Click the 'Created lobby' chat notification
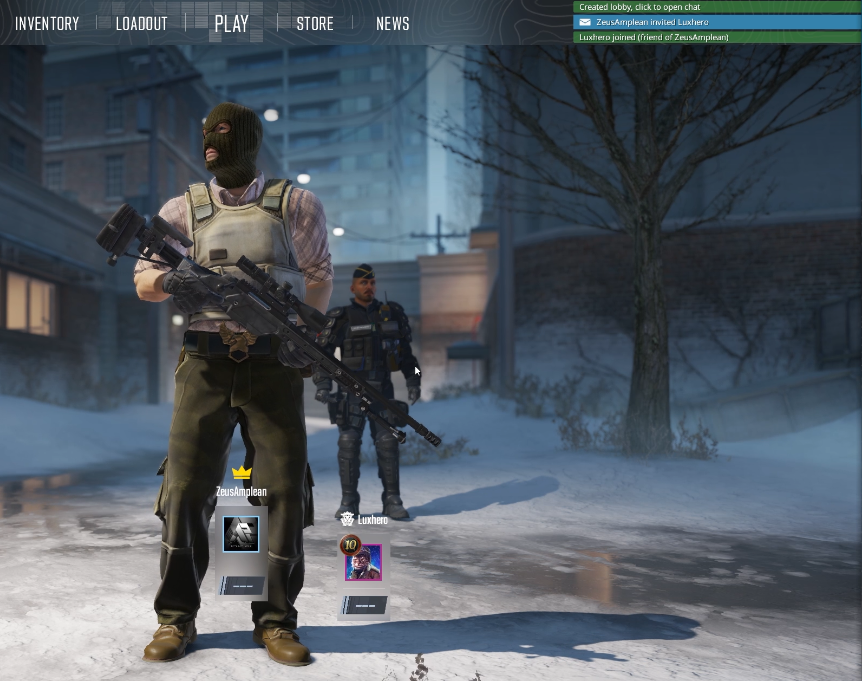Viewport: 862px width, 681px height. [x=716, y=7]
